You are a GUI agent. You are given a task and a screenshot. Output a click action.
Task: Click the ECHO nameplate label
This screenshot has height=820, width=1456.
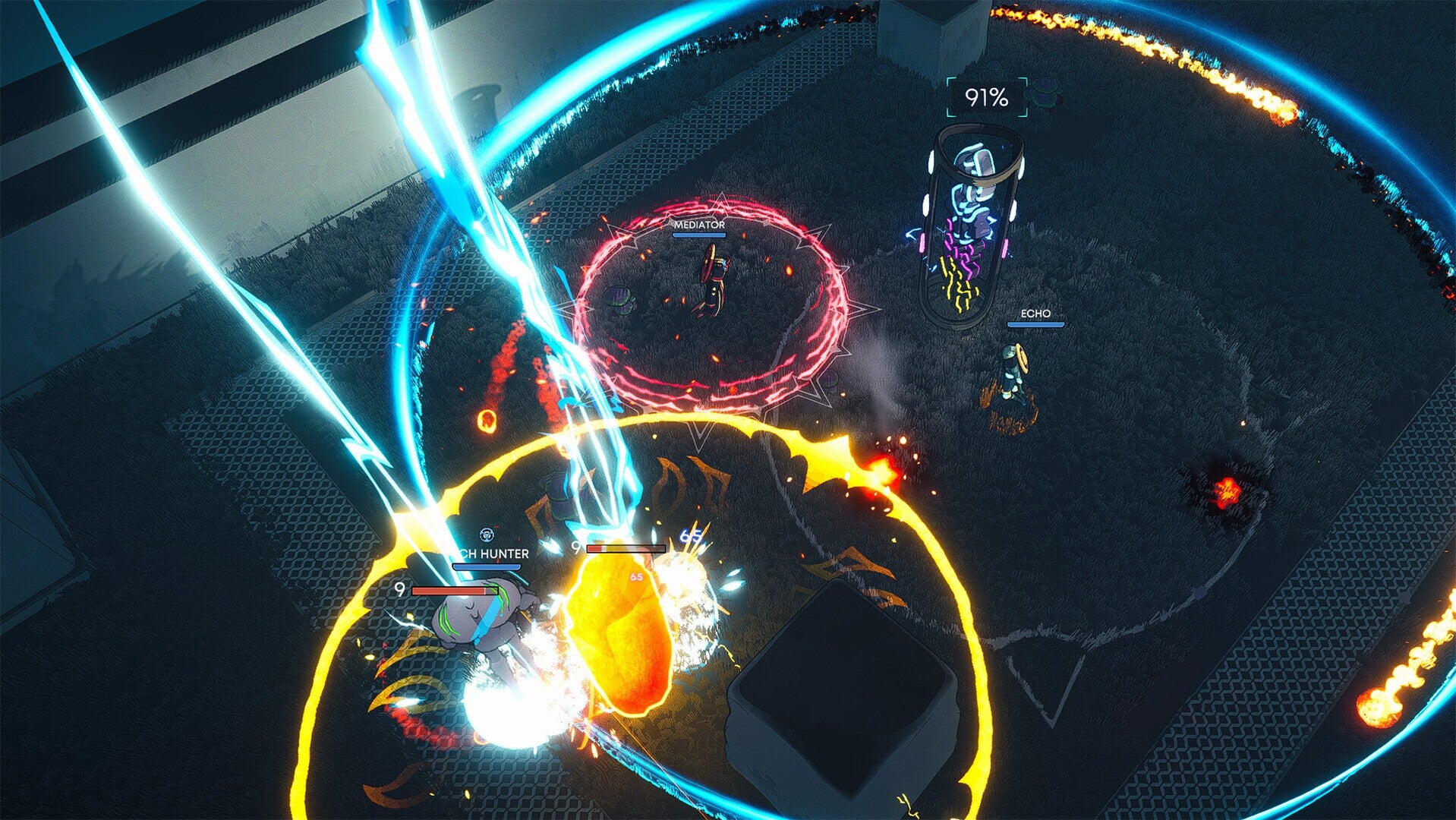1036,312
